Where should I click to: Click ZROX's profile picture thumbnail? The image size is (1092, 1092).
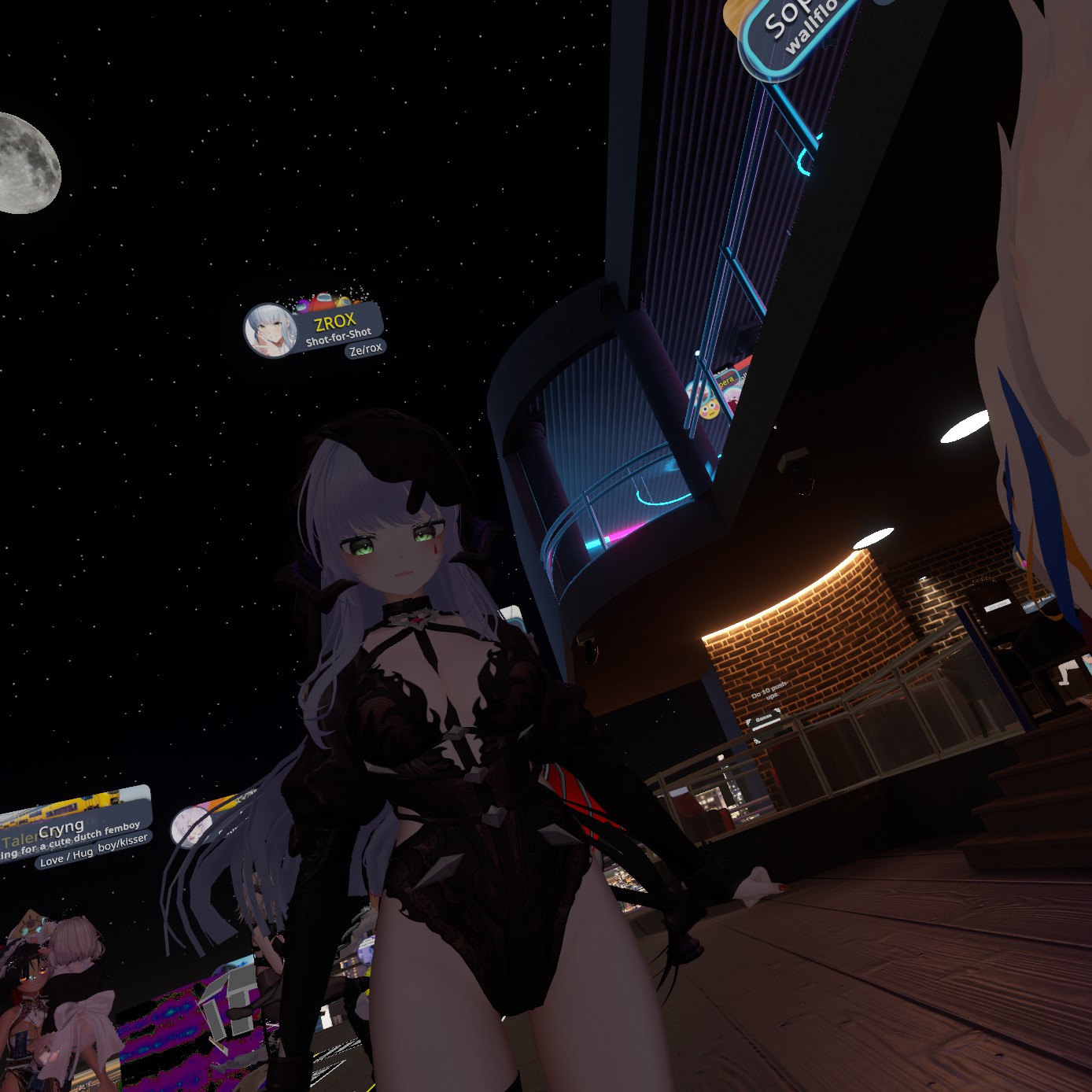269,330
